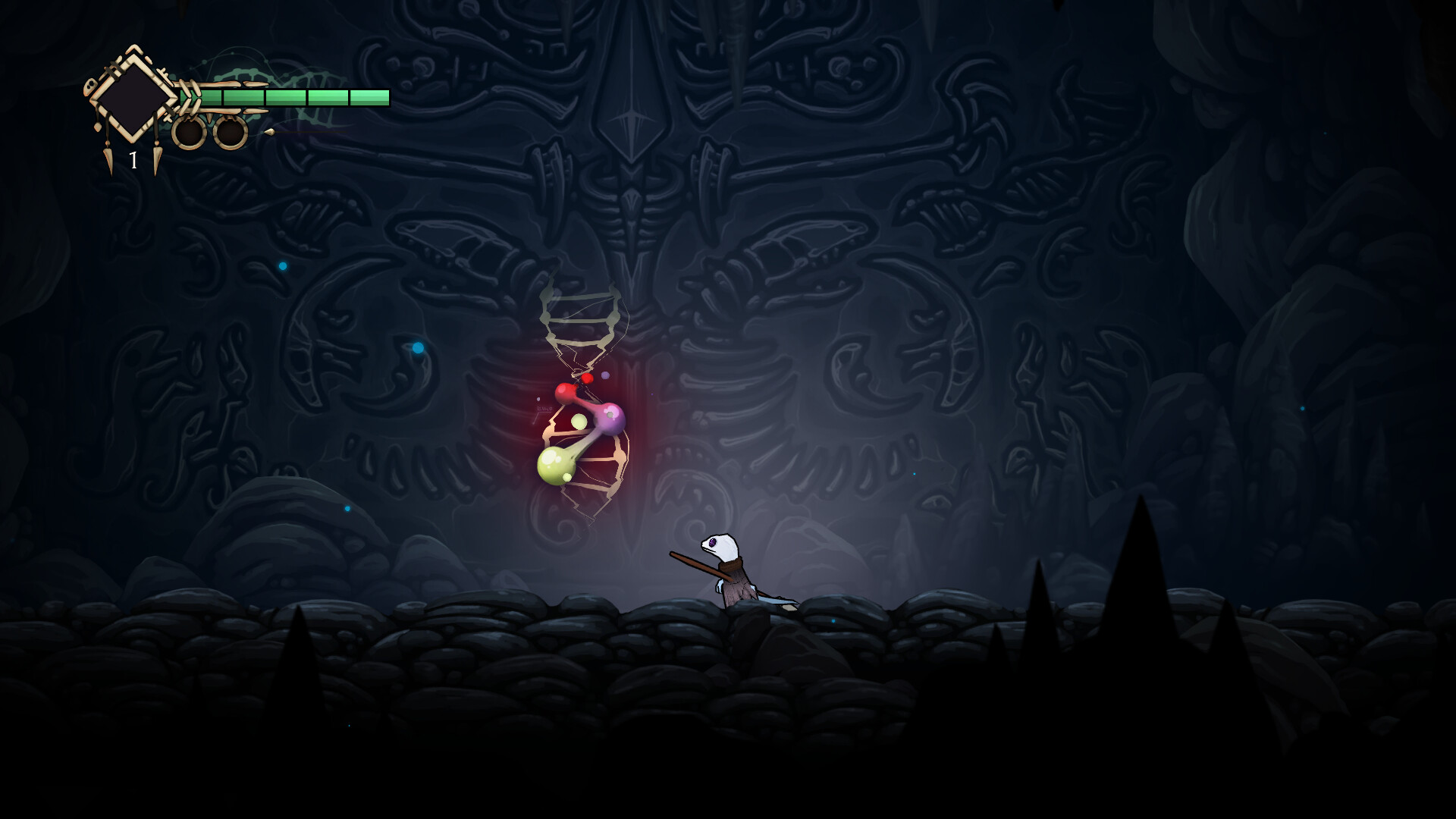Toggle the middle health bar segment

(x=285, y=97)
